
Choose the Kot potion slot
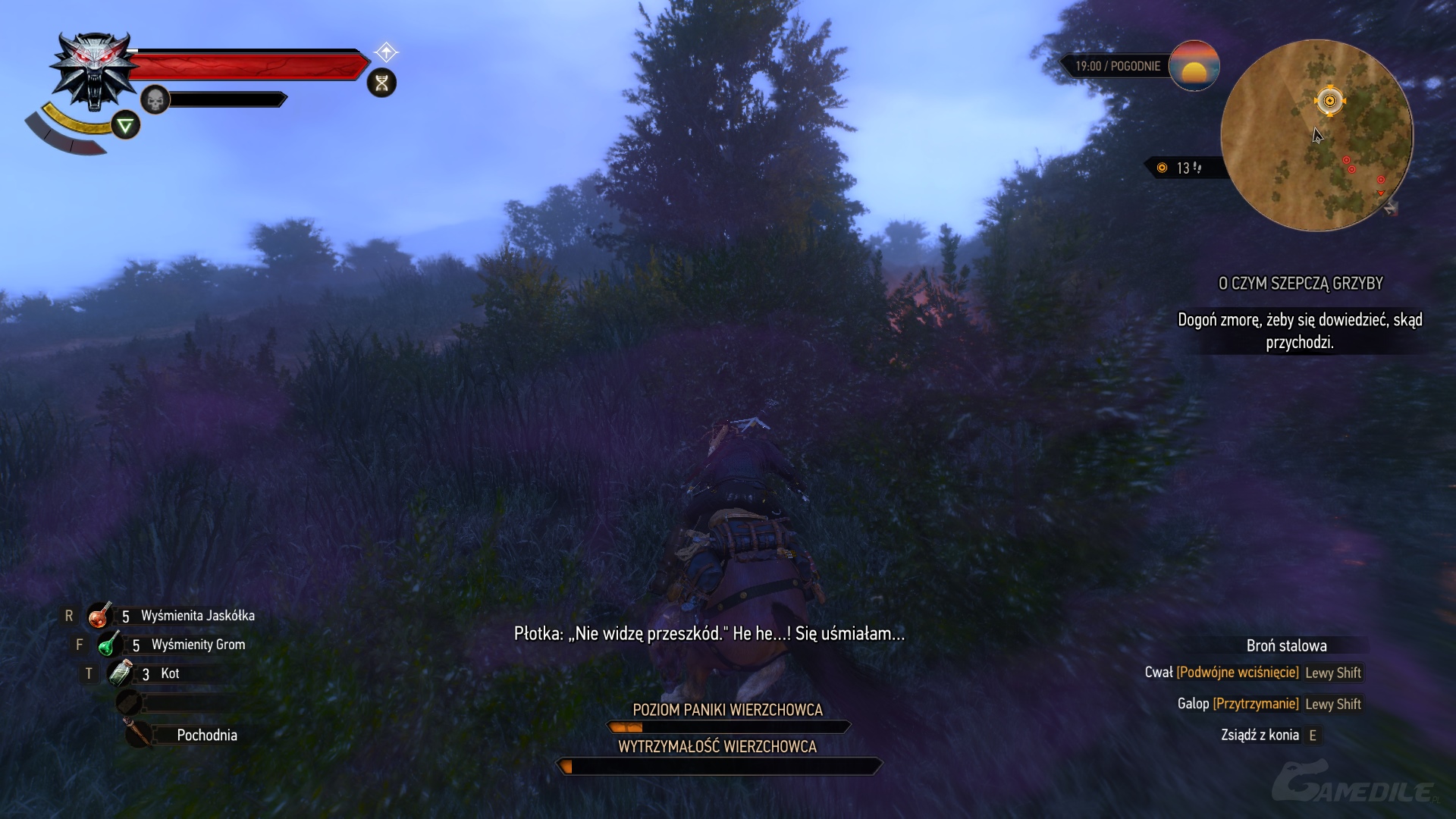click(121, 673)
